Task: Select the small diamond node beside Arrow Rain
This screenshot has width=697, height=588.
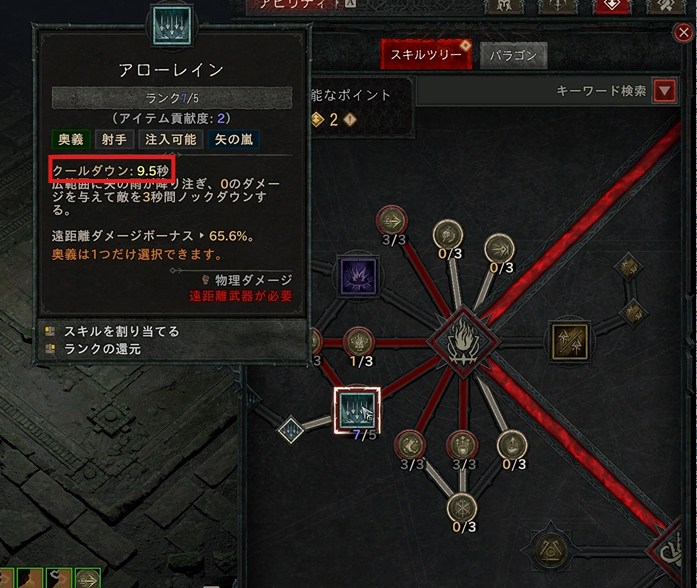Action: pos(291,430)
